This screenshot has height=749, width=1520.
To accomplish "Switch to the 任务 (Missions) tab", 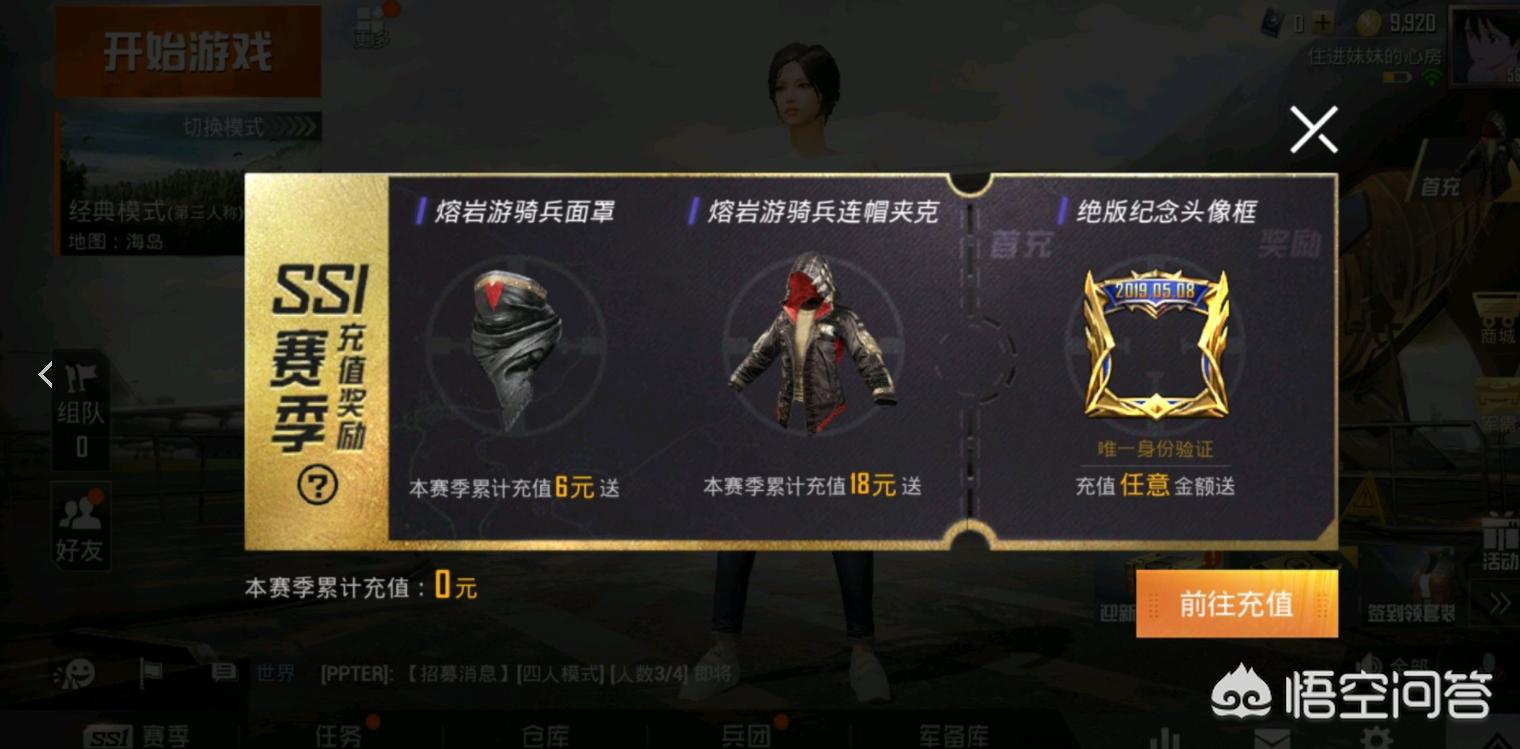I will click(x=340, y=736).
